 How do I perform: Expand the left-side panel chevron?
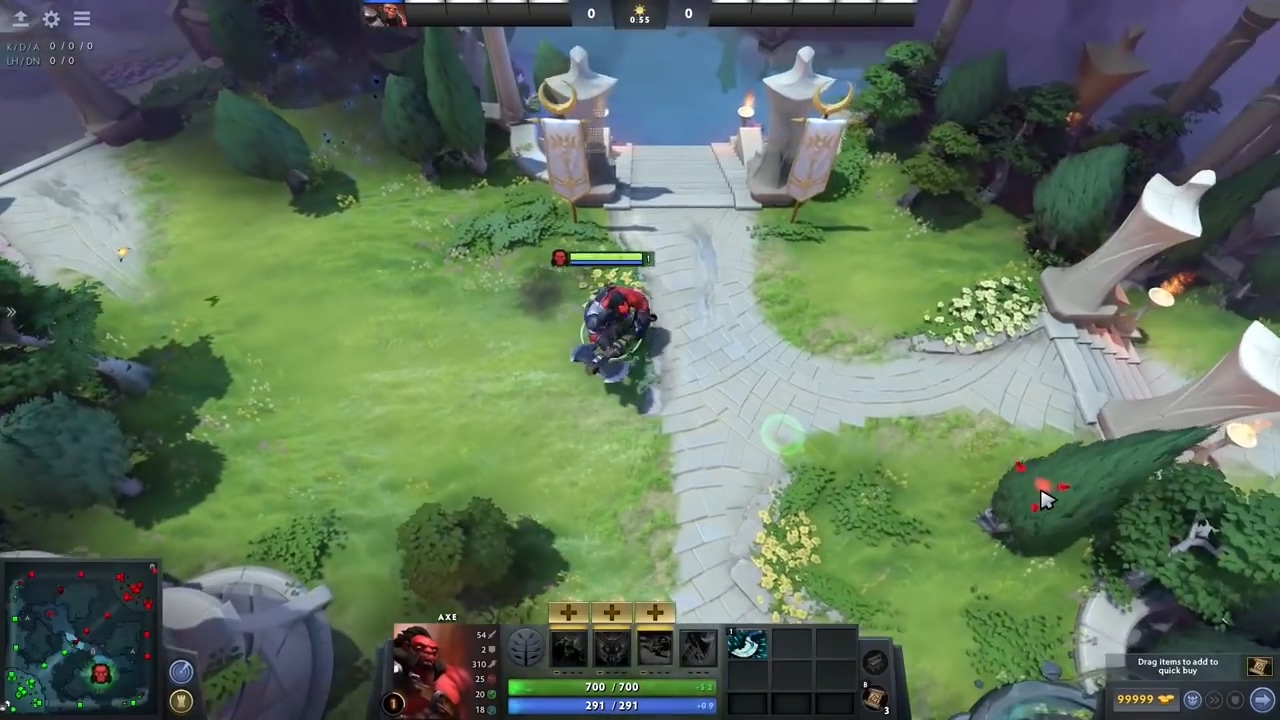tap(11, 312)
